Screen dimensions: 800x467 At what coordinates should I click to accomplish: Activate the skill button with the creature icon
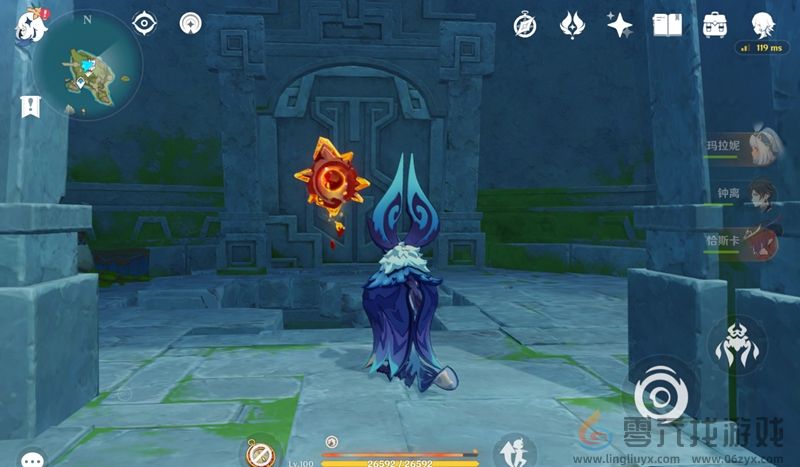click(x=737, y=344)
